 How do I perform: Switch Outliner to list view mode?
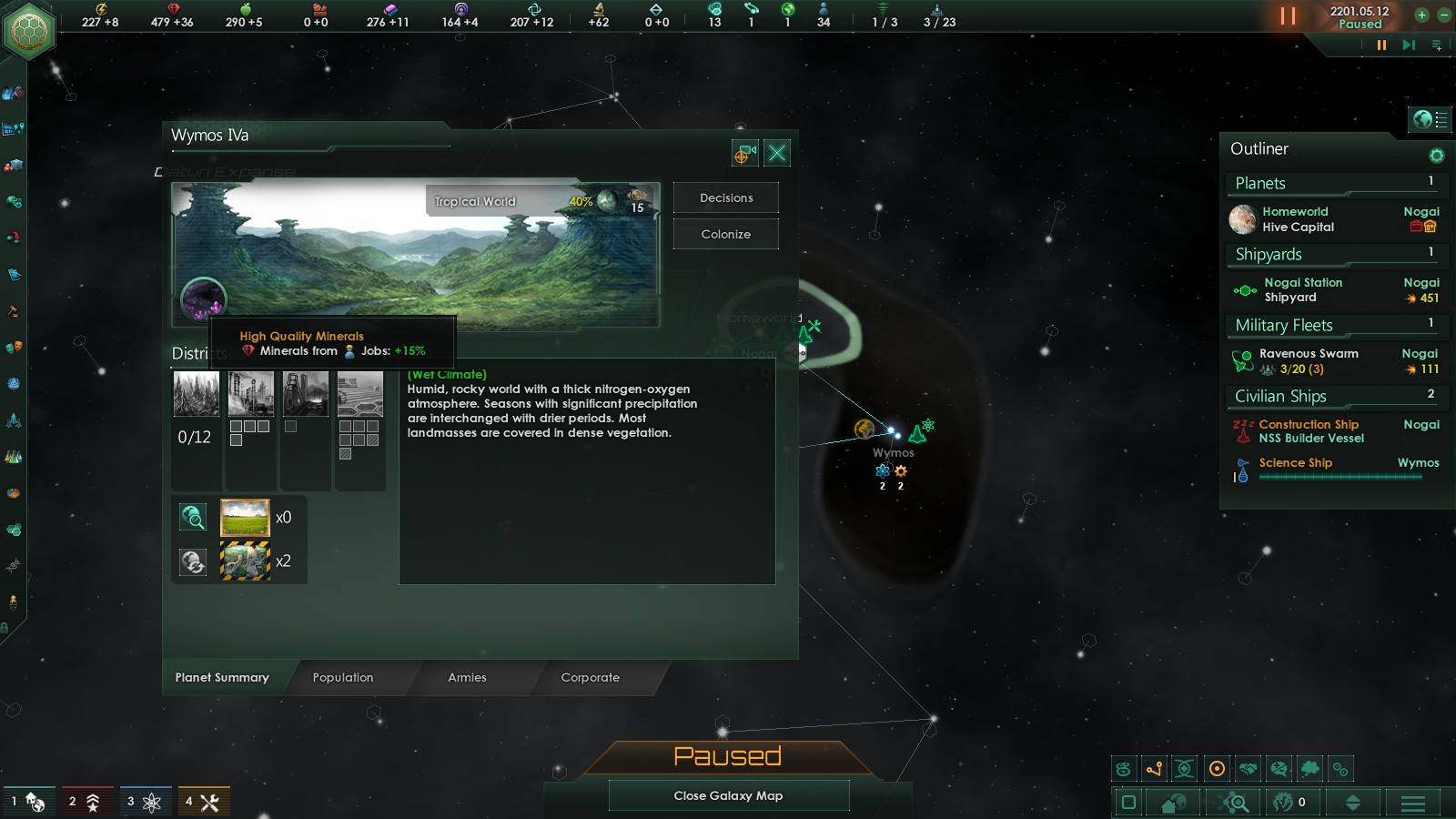point(1441,119)
